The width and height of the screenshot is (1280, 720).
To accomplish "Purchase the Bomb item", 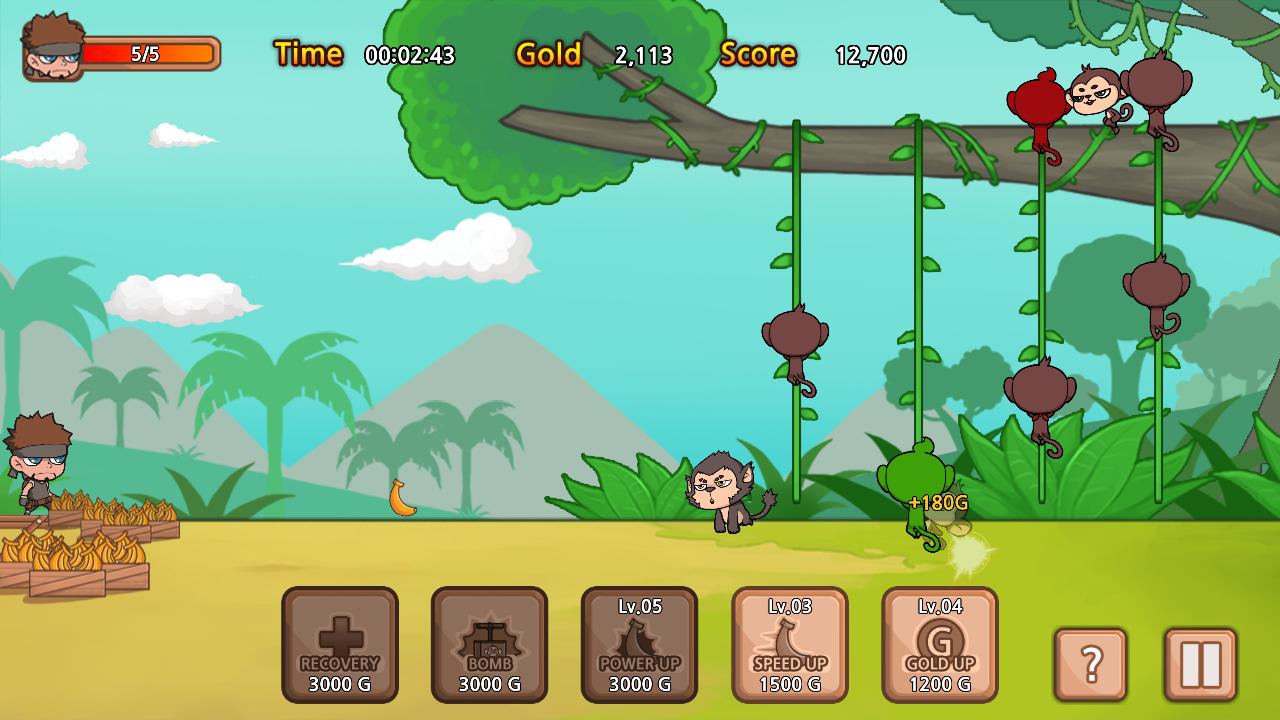I will tap(490, 645).
